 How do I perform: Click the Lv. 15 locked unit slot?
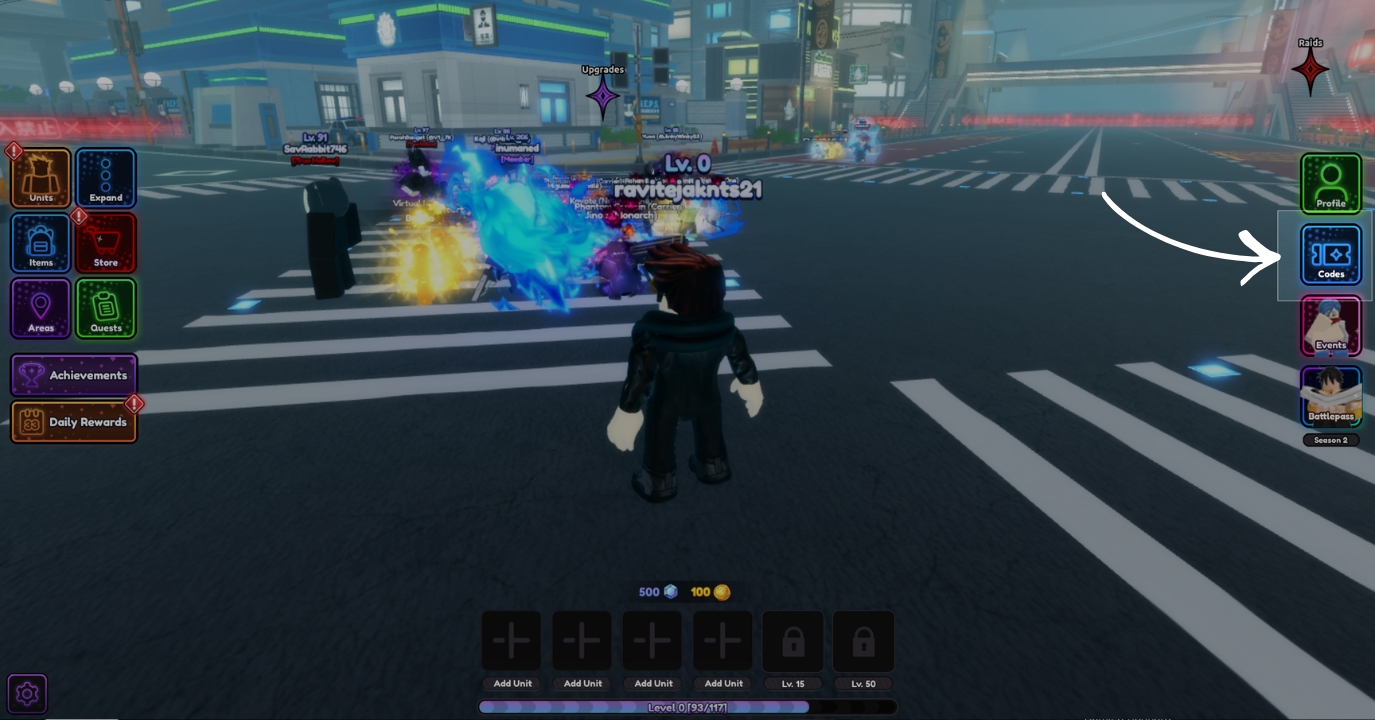(793, 640)
